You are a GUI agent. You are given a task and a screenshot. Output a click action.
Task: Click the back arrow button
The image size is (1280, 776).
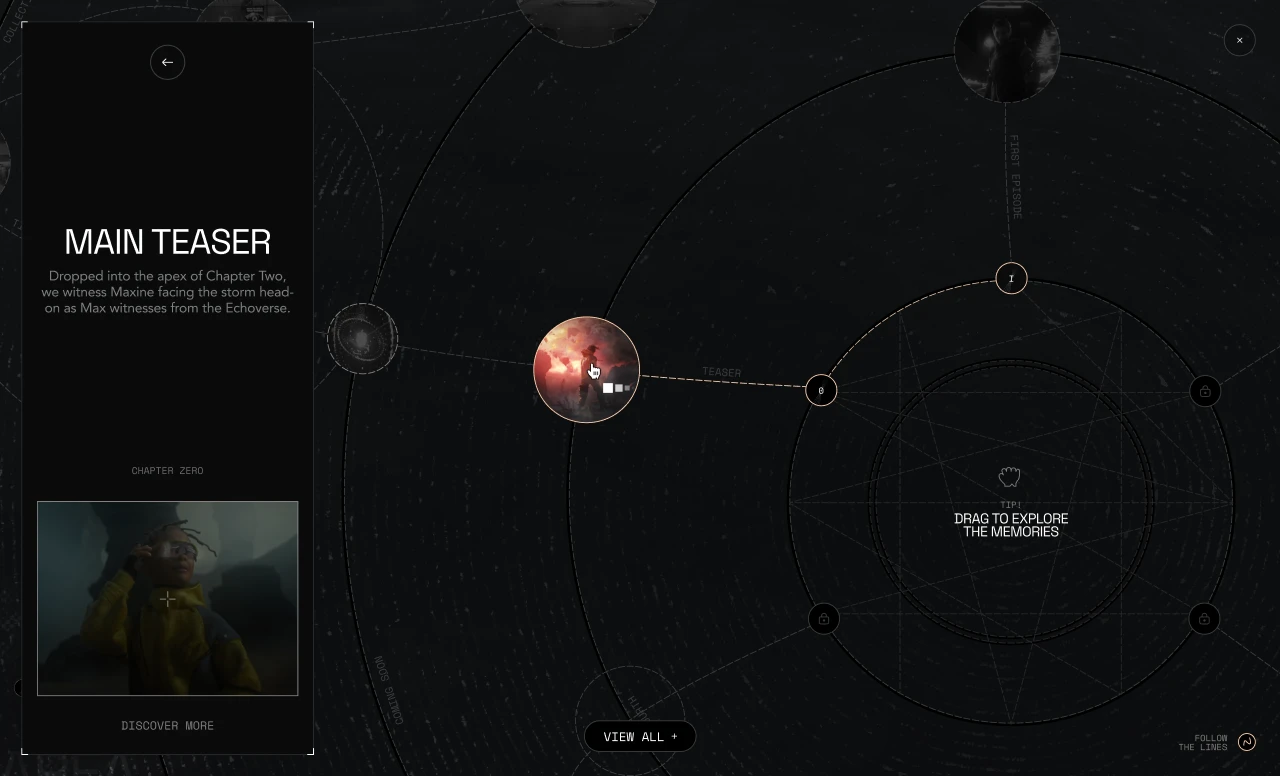point(167,62)
